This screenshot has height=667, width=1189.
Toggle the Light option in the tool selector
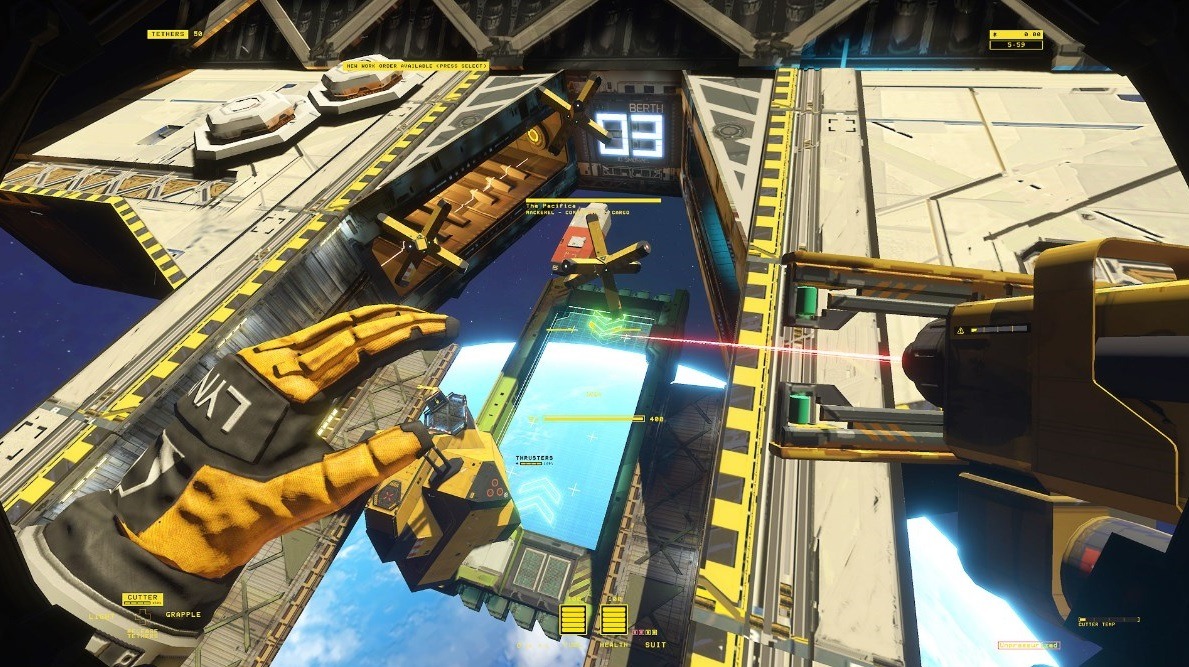[99, 615]
